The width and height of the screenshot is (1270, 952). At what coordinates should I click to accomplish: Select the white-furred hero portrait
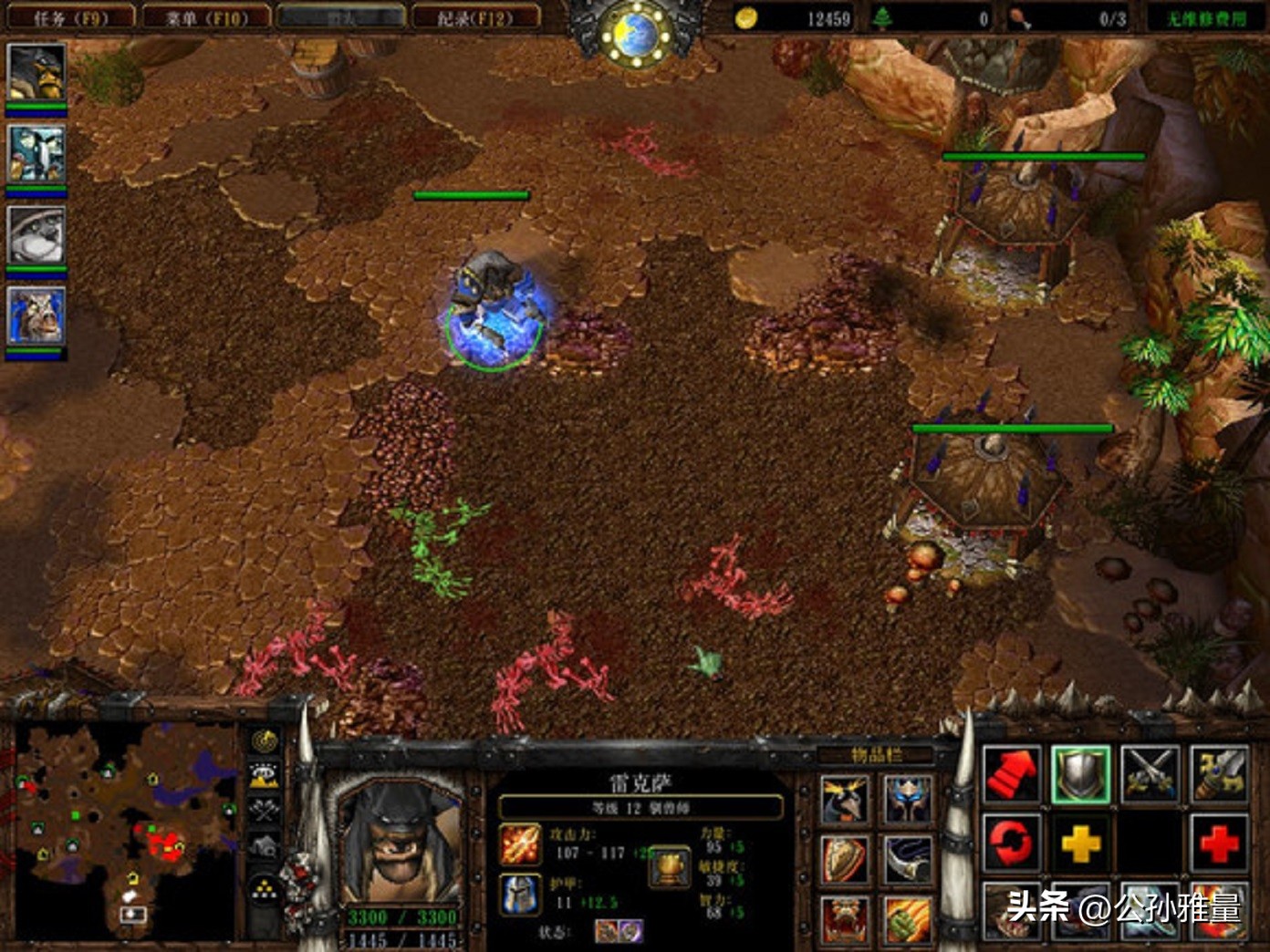tap(36, 233)
